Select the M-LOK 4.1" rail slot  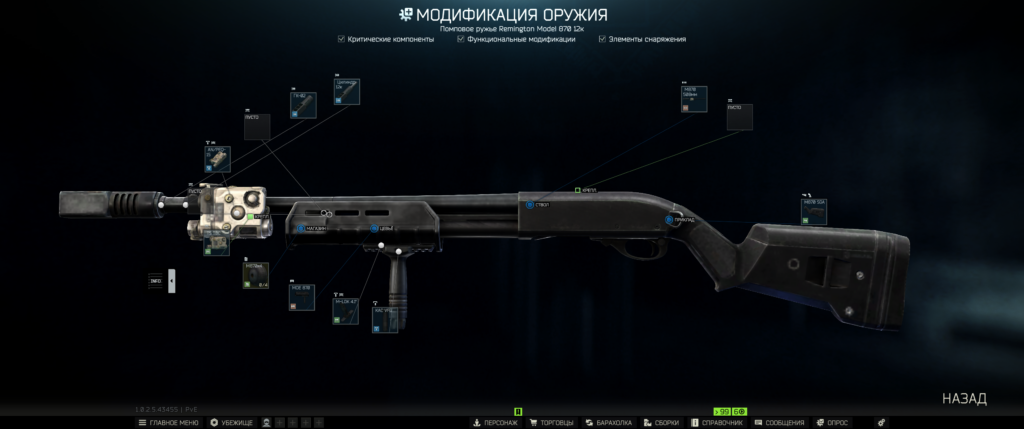[346, 308]
